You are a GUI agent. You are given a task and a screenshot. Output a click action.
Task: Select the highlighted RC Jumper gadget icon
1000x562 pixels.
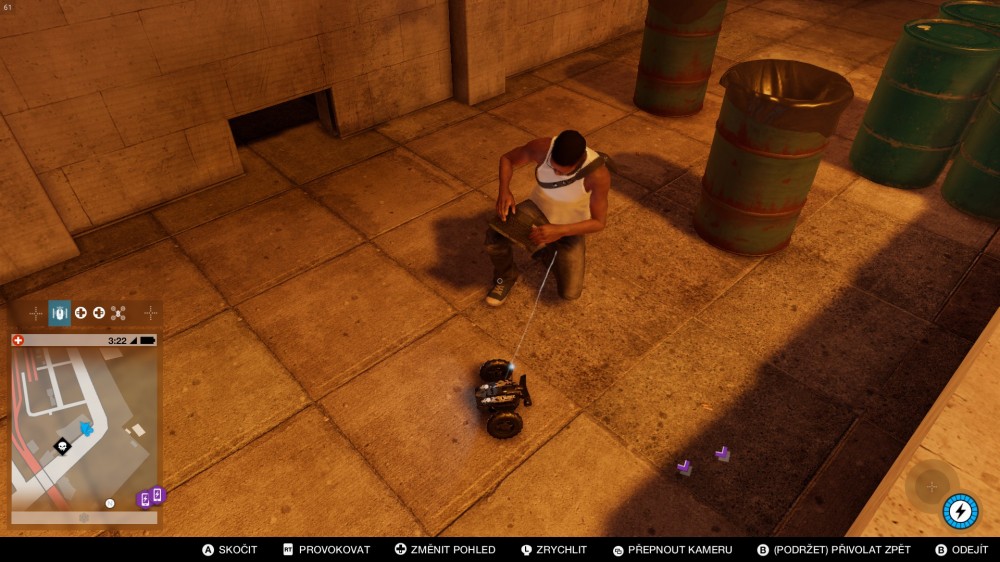tap(59, 313)
